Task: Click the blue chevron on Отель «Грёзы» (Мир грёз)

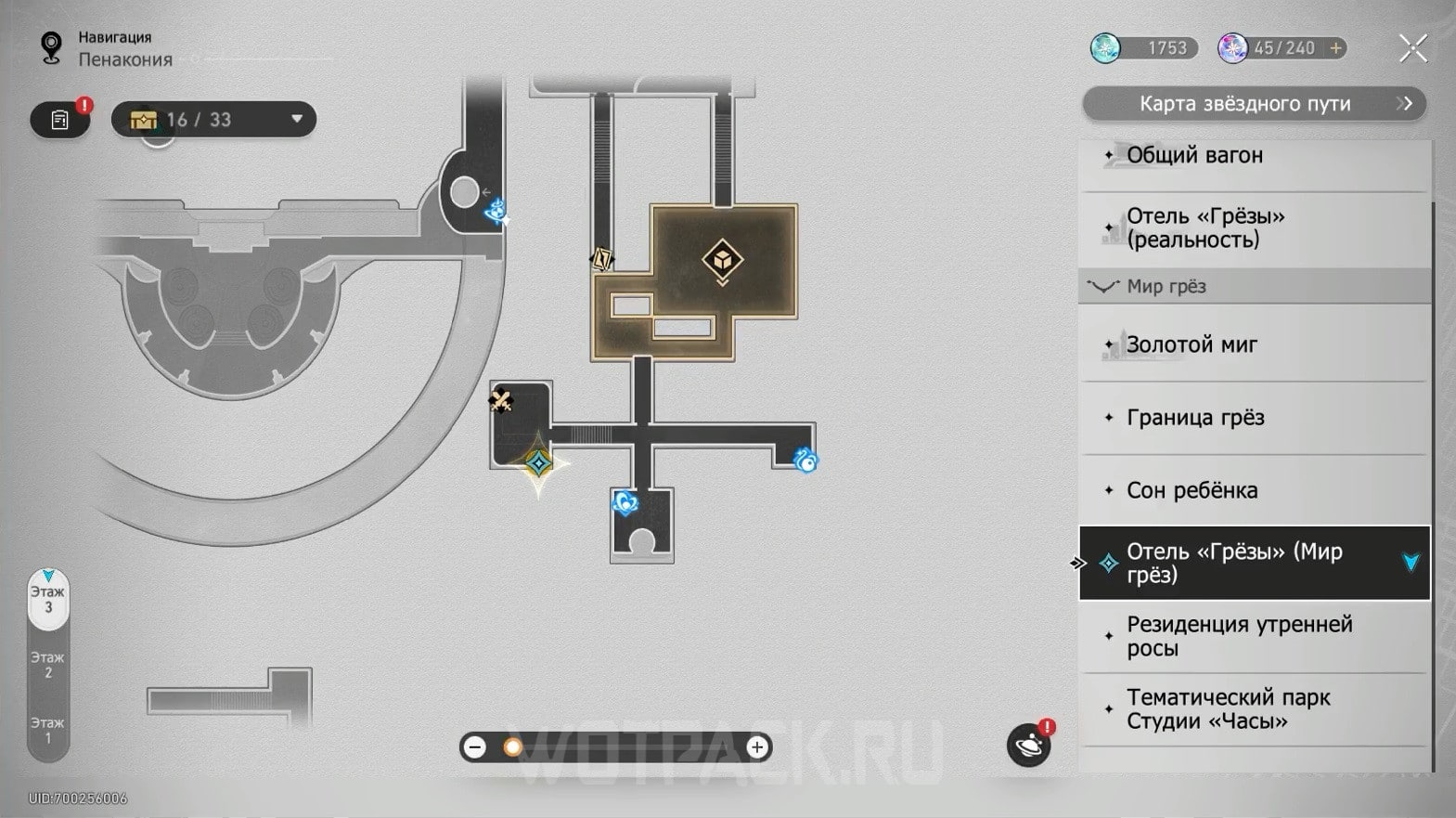Action: pos(1411,562)
